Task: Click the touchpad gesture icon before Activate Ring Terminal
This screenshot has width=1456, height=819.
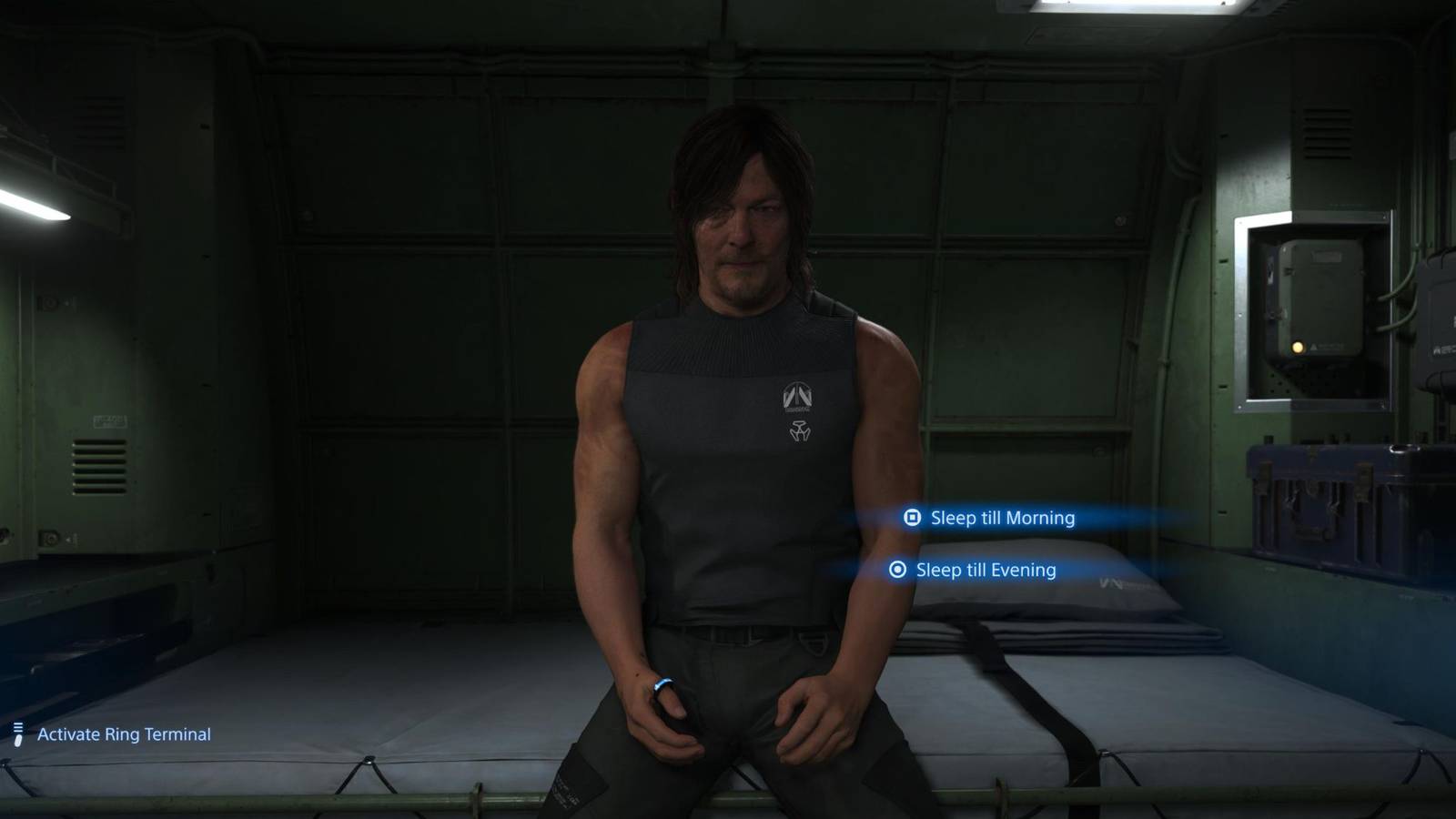Action: pyautogui.click(x=16, y=733)
